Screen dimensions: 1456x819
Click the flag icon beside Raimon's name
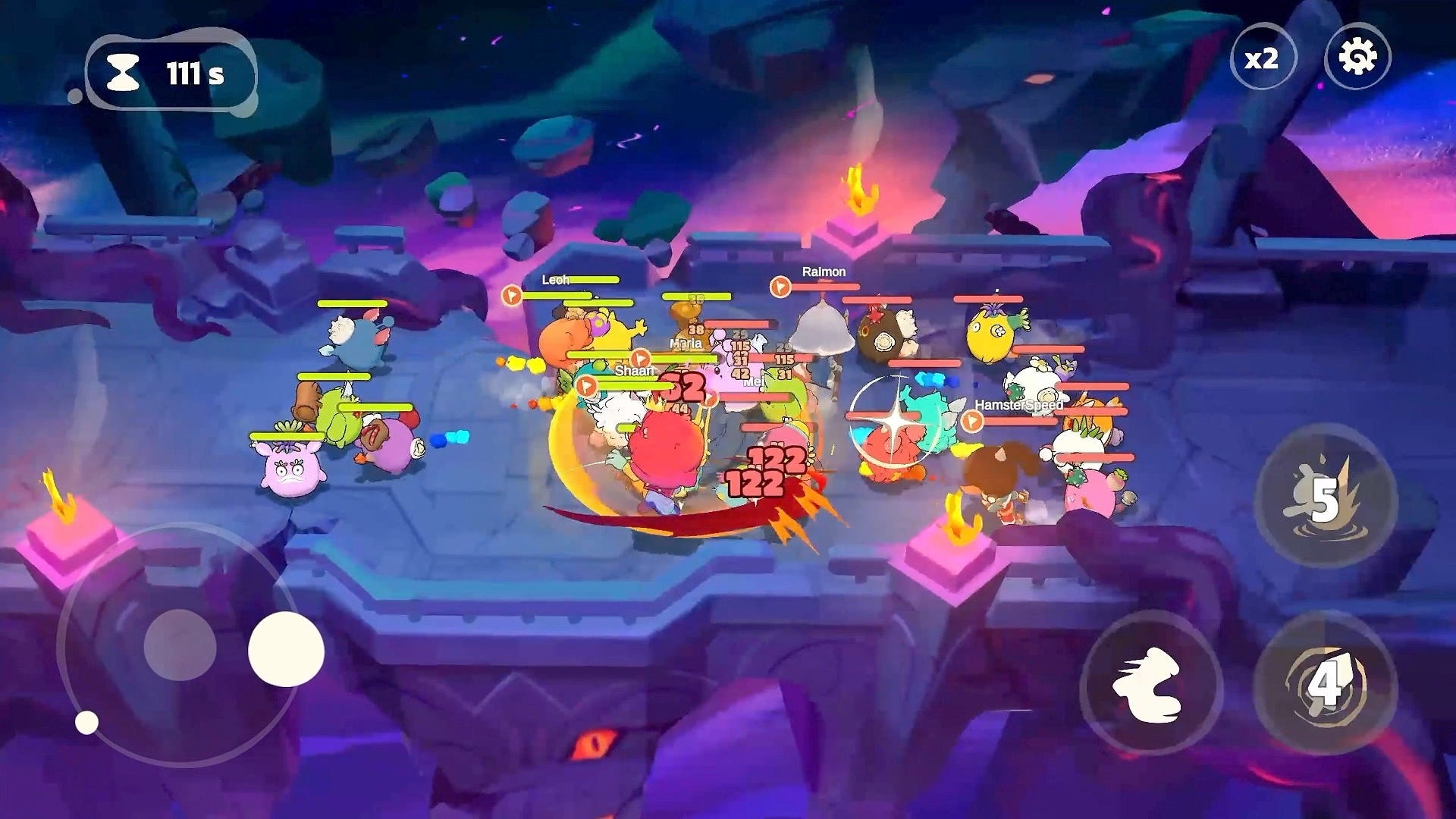pyautogui.click(x=780, y=287)
